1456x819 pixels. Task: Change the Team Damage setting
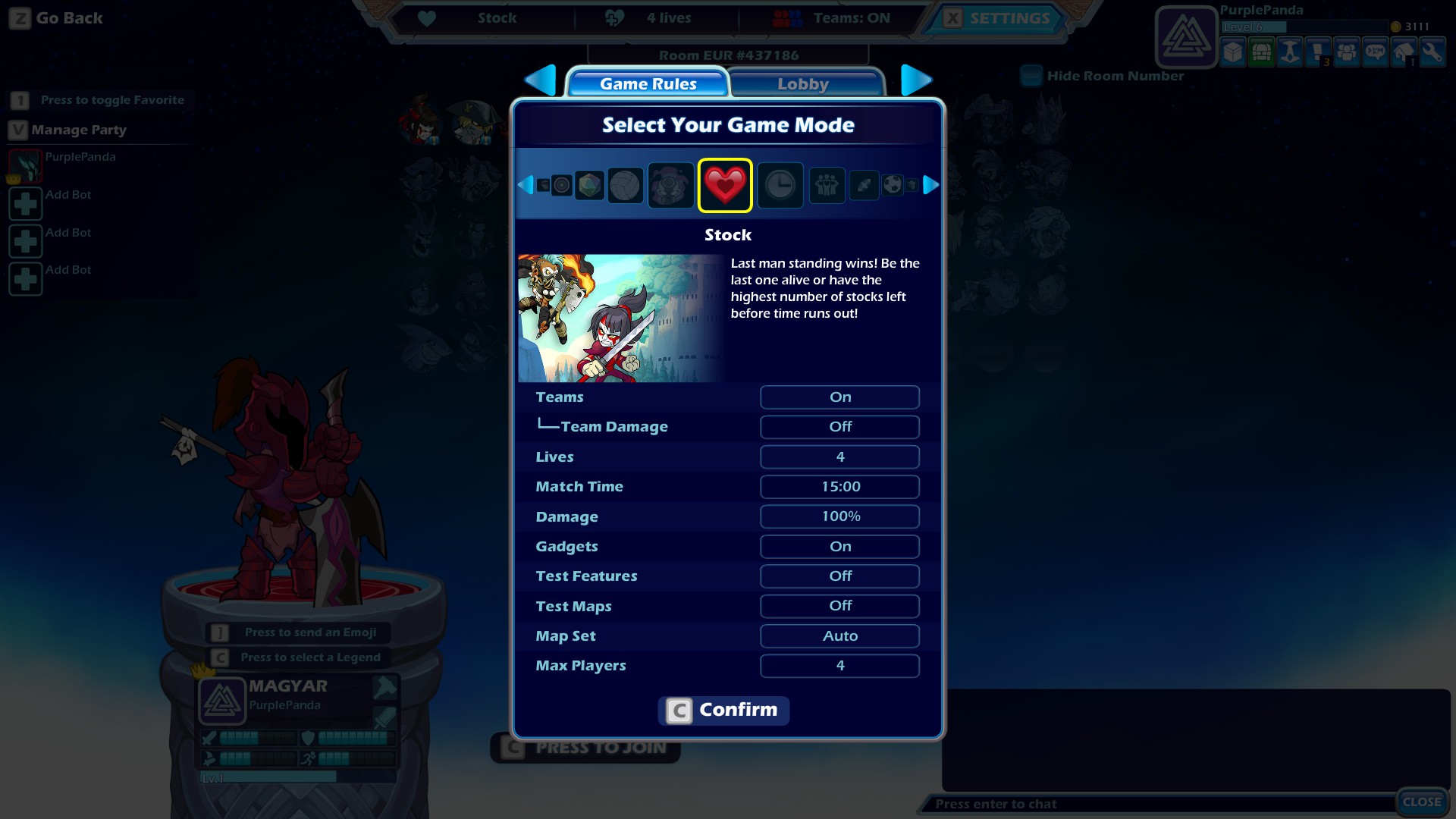tap(839, 427)
